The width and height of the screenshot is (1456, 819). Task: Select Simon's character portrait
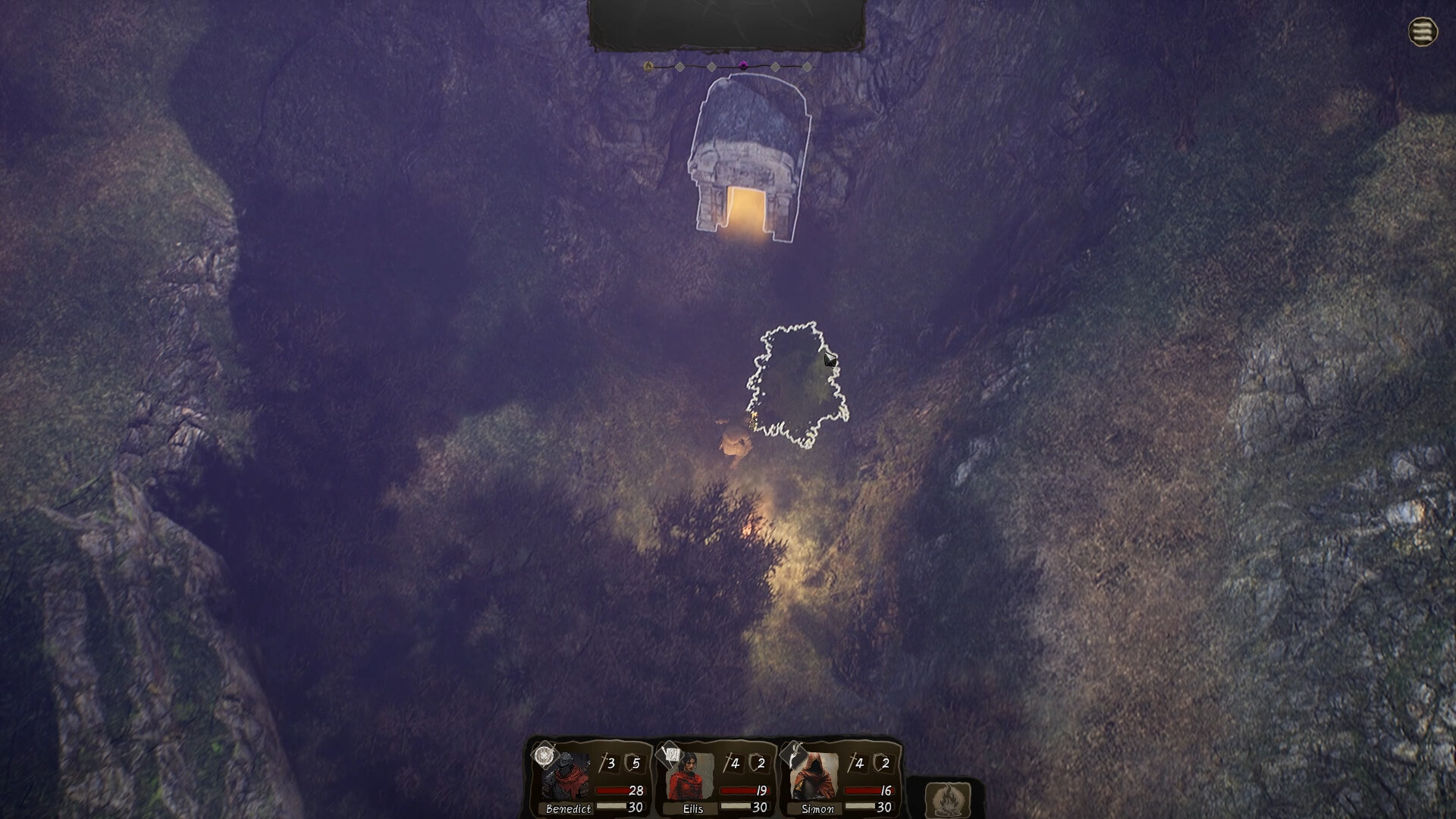pyautogui.click(x=816, y=779)
